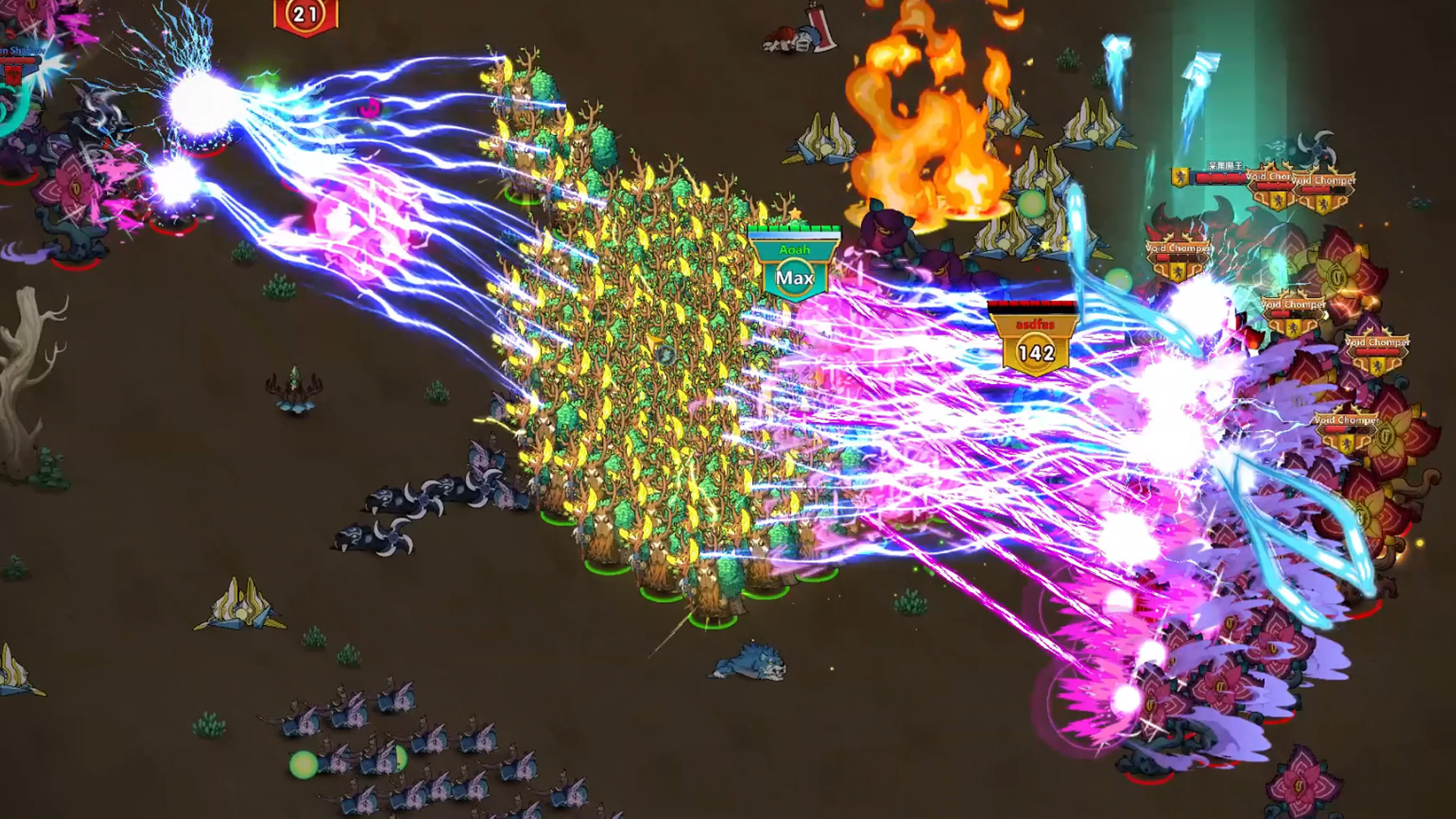Select the red flag icon near en Shadow
The height and width of the screenshot is (819, 1456).
pos(14,76)
